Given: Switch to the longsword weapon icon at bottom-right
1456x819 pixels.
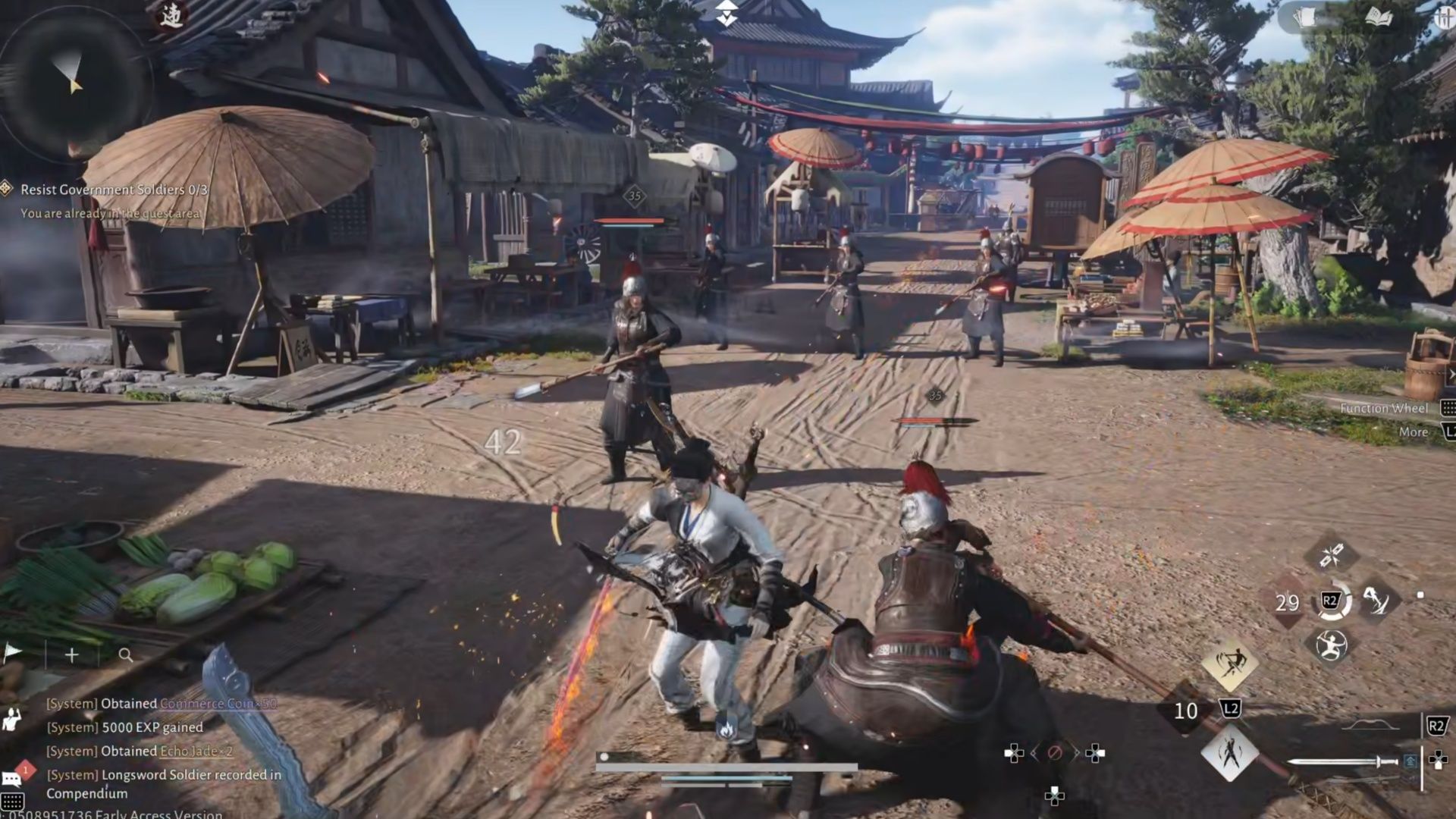Looking at the screenshot, I should point(1341,761).
